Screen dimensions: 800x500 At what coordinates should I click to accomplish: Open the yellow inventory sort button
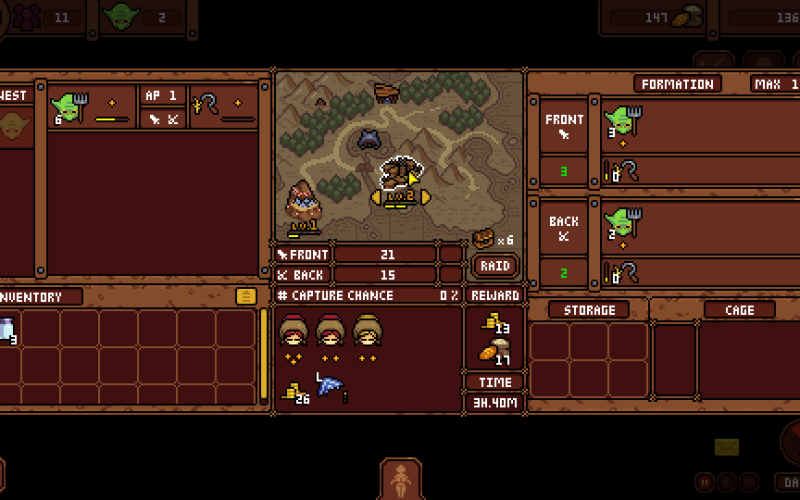click(x=246, y=296)
